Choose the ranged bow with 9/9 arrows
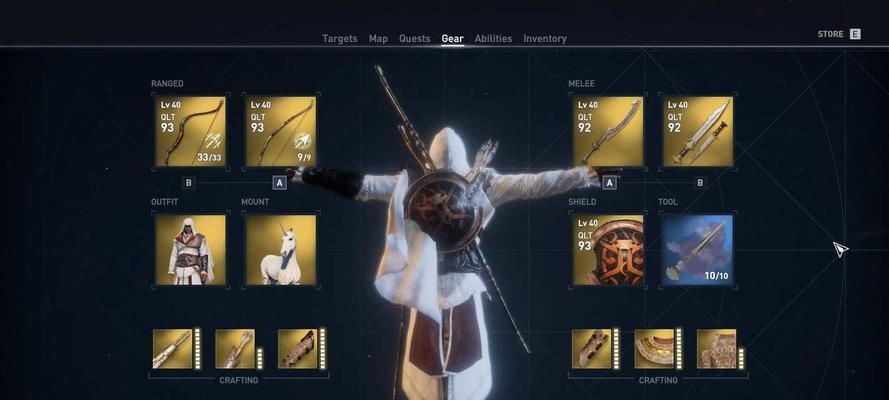This screenshot has height=400, width=889. [x=281, y=131]
